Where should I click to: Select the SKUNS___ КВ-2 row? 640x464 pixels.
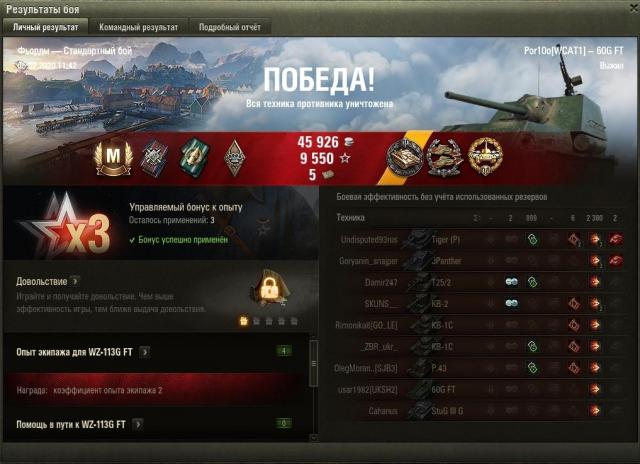pyautogui.click(x=480, y=303)
